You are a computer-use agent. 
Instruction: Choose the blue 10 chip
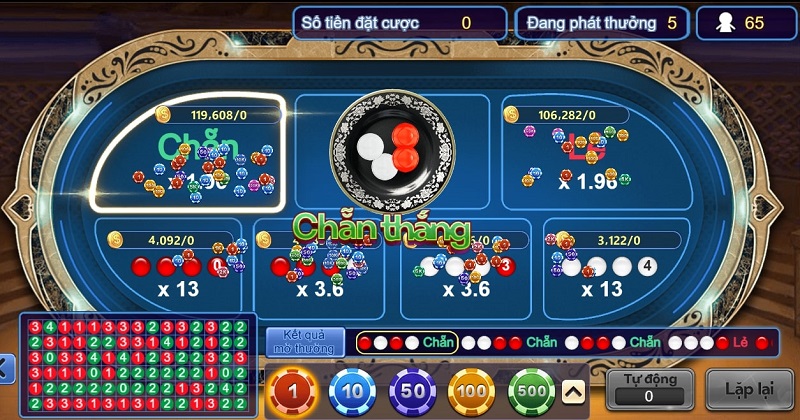pyautogui.click(x=352, y=391)
